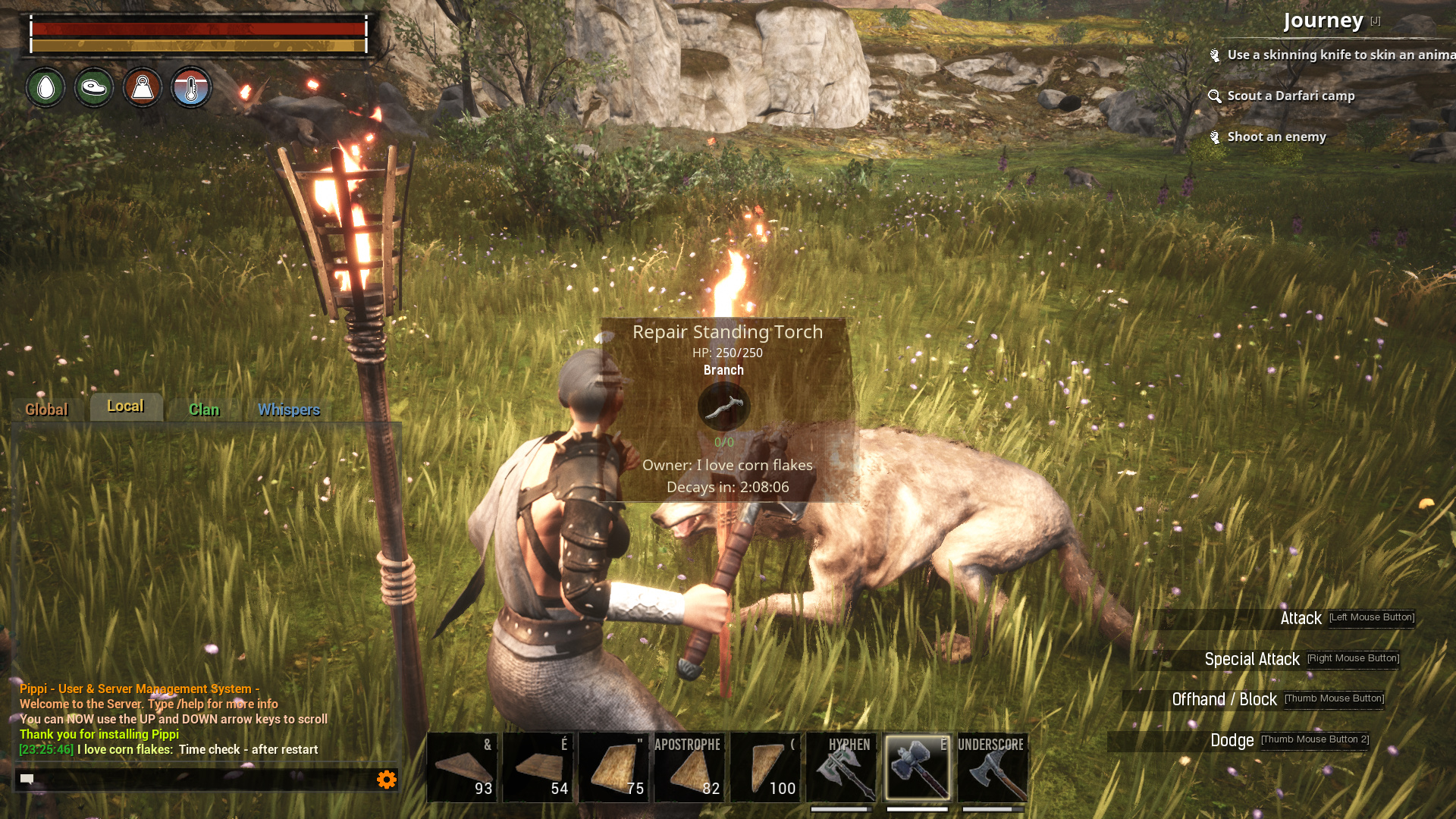The height and width of the screenshot is (819, 1456).
Task: Equip the double-bladed battle axe slot
Action: [842, 767]
